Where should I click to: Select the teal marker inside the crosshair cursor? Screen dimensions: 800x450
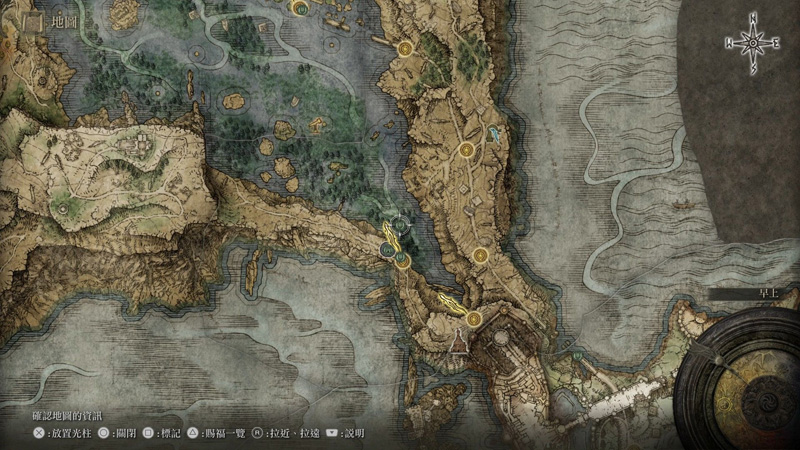(398, 226)
